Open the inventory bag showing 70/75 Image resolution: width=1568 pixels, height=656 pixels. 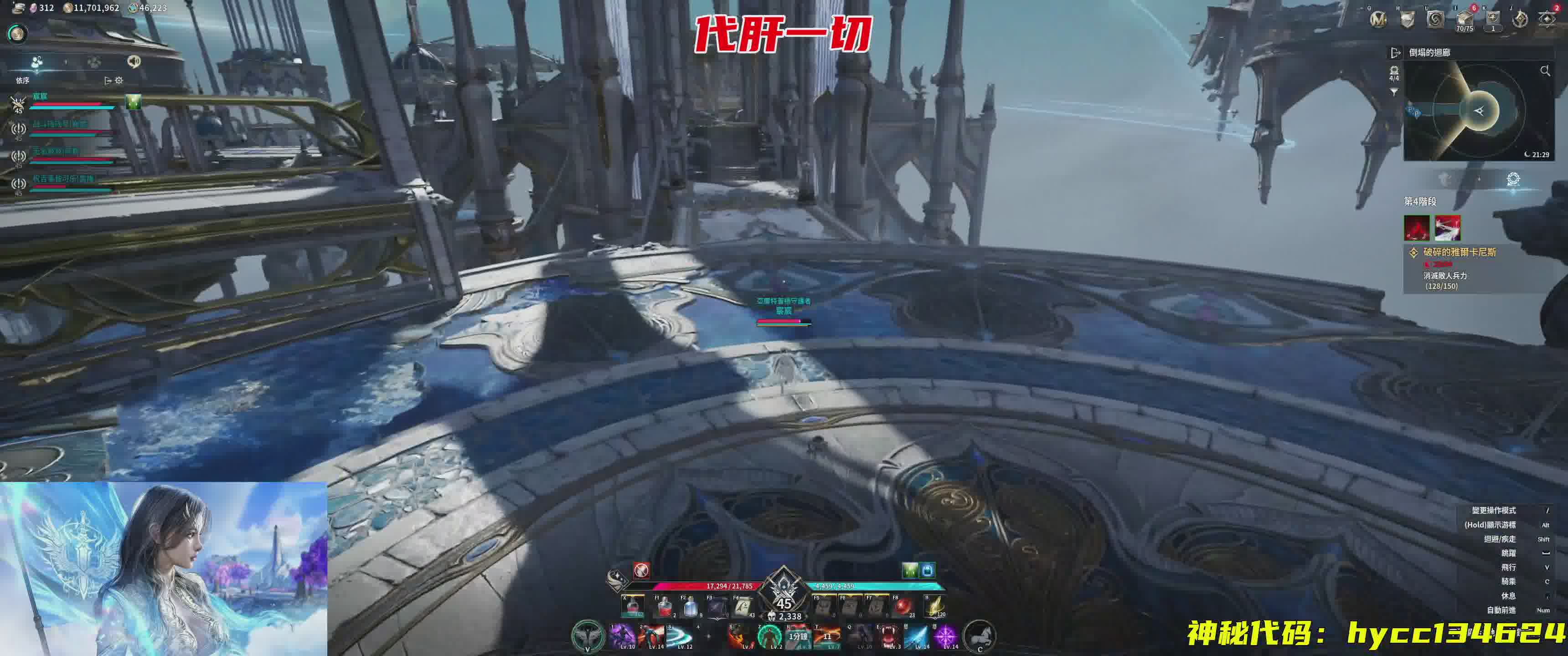pyautogui.click(x=1465, y=20)
